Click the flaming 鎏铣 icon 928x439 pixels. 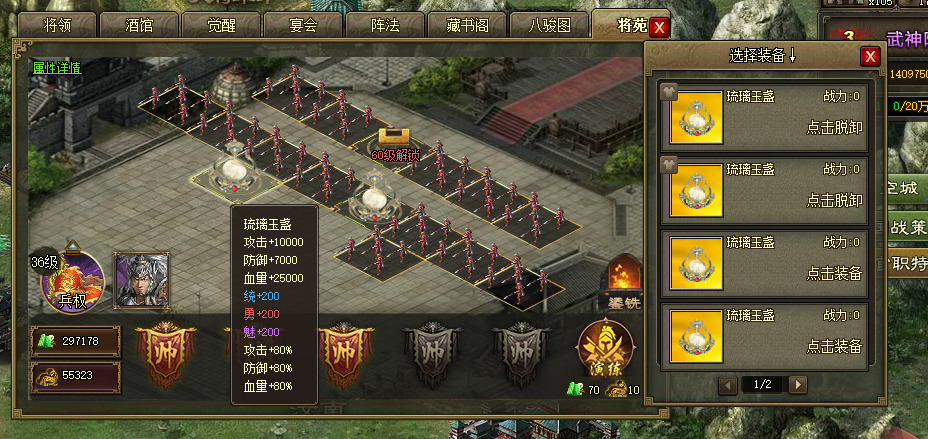pos(622,281)
